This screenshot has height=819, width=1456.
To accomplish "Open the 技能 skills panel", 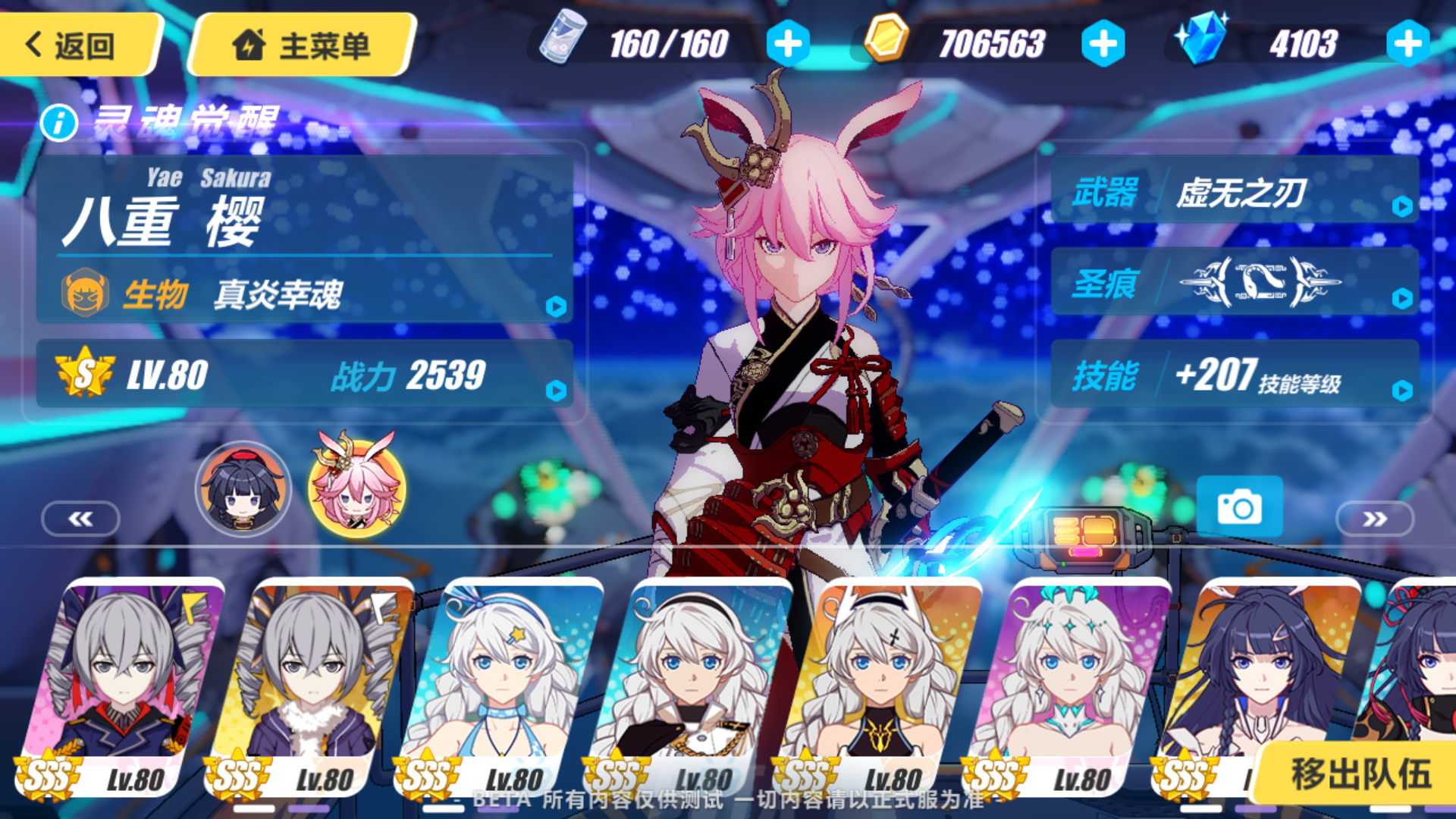I will [1235, 375].
